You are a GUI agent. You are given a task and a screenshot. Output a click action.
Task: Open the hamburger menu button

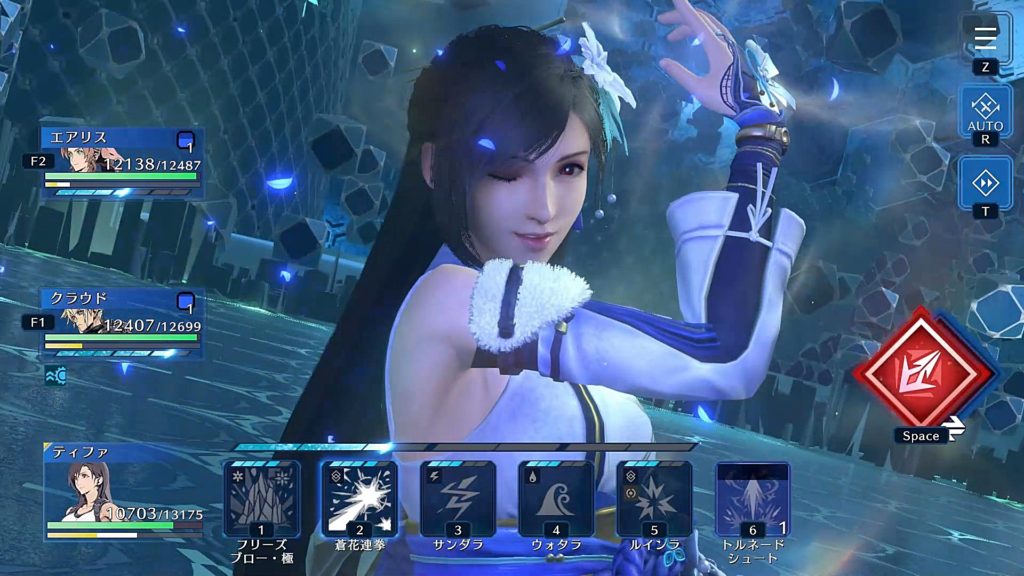tap(985, 37)
